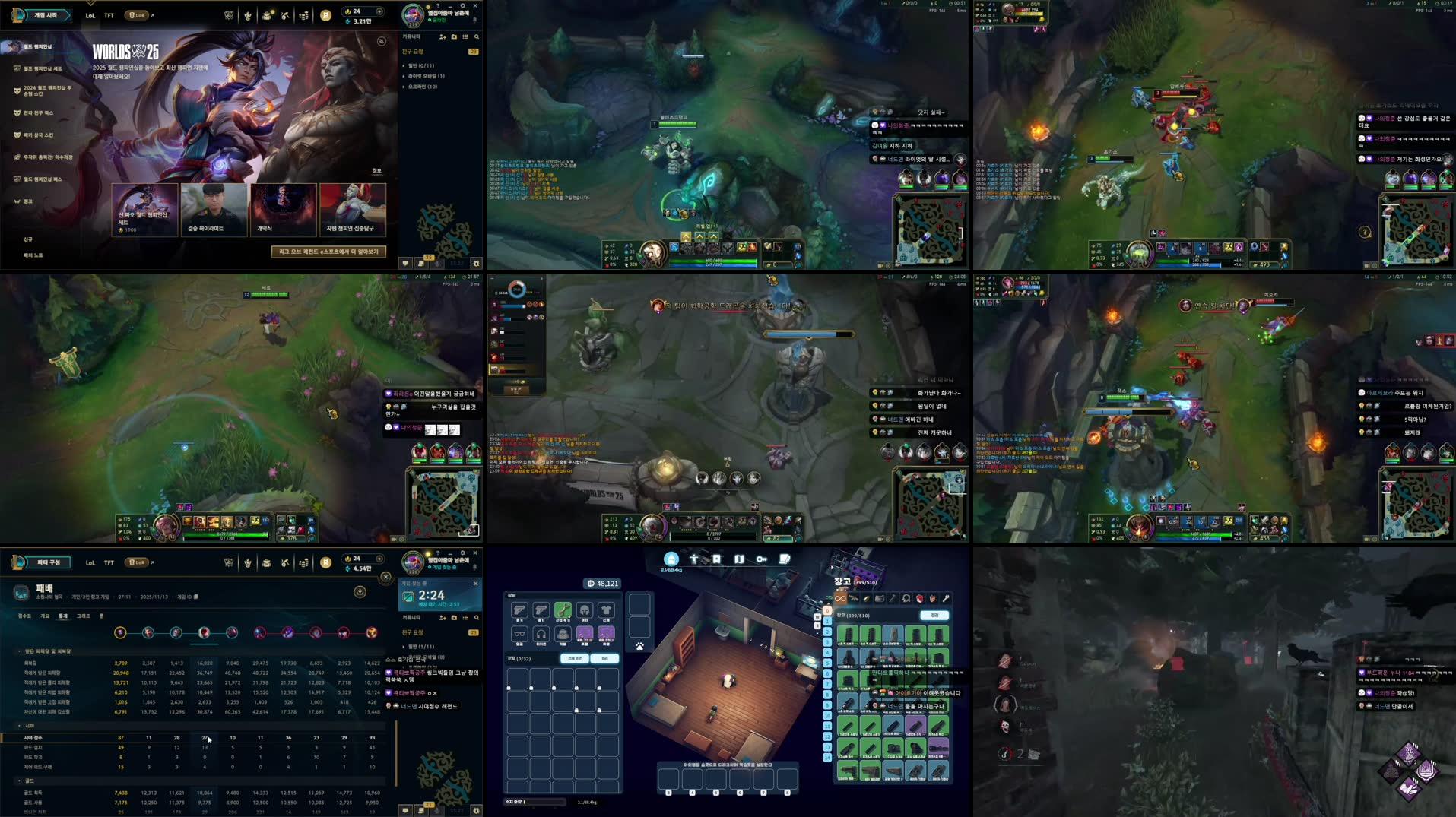The height and width of the screenshot is (817, 1456).
Task: Select storage page 5 in the warehouse sidebar
Action: [827, 663]
